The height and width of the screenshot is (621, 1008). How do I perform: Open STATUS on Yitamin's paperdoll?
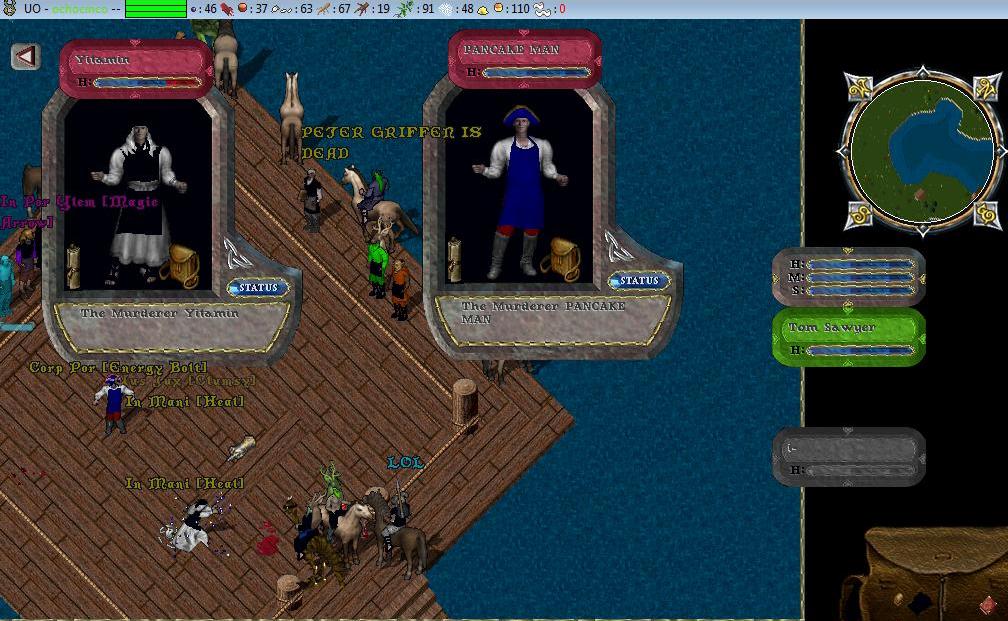click(x=257, y=288)
